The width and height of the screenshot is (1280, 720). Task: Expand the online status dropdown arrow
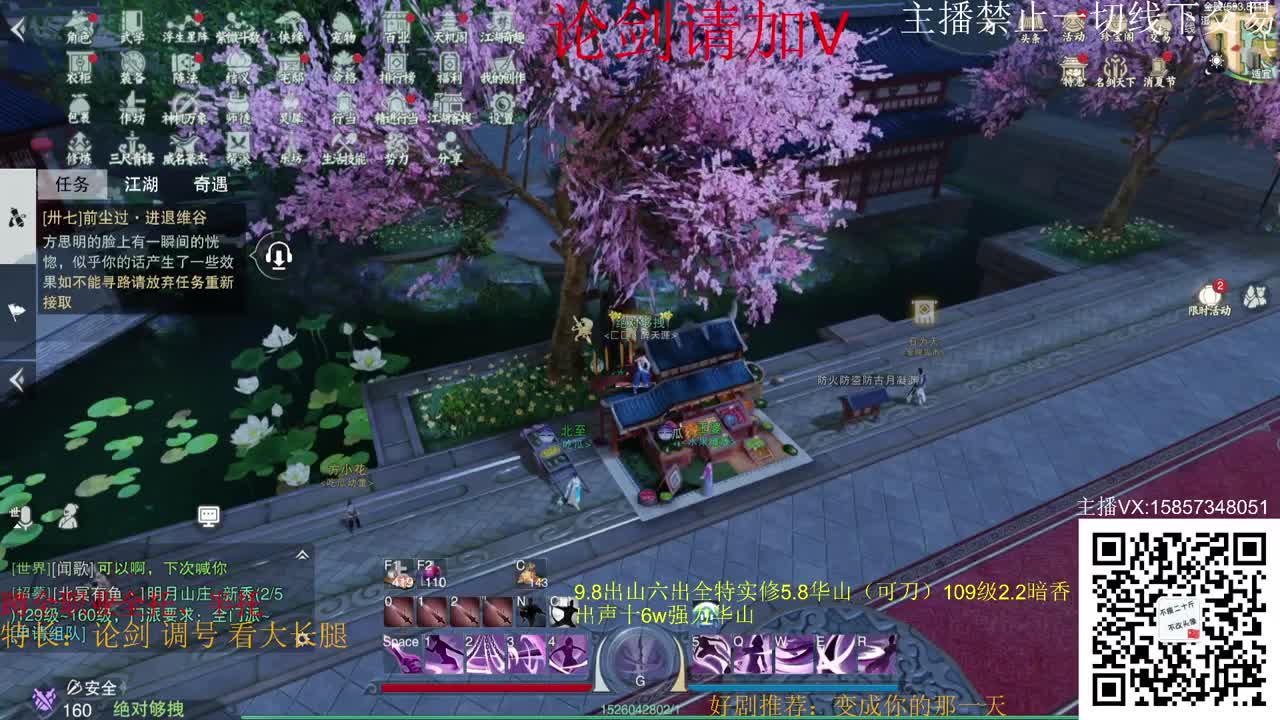tap(1191, 37)
